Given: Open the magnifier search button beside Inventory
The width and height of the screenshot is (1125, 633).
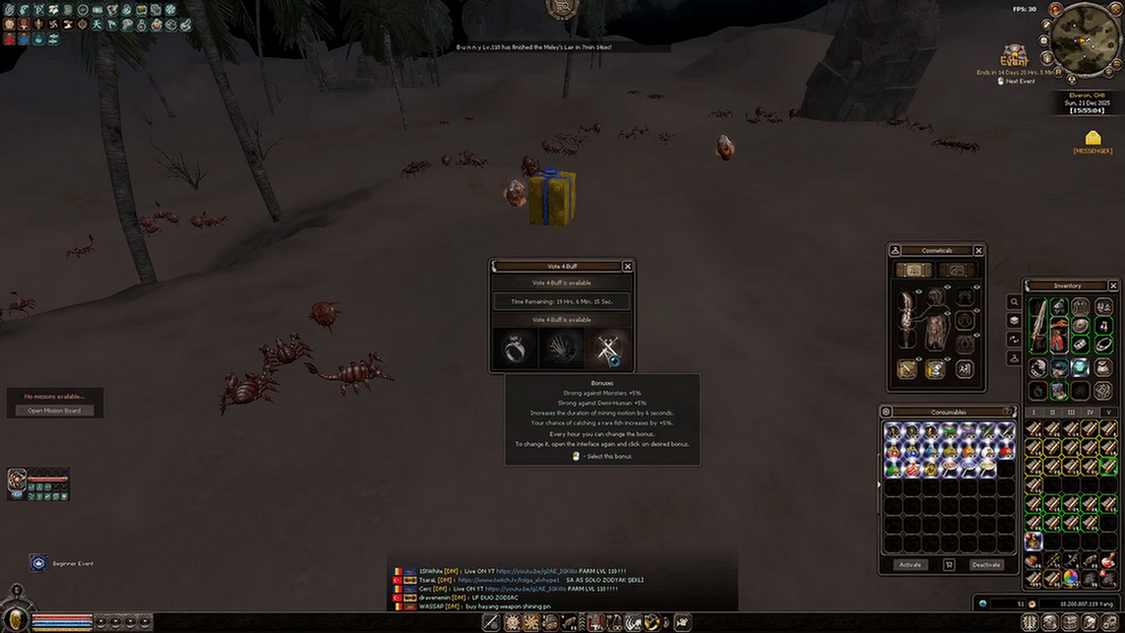Looking at the screenshot, I should click(x=1014, y=302).
